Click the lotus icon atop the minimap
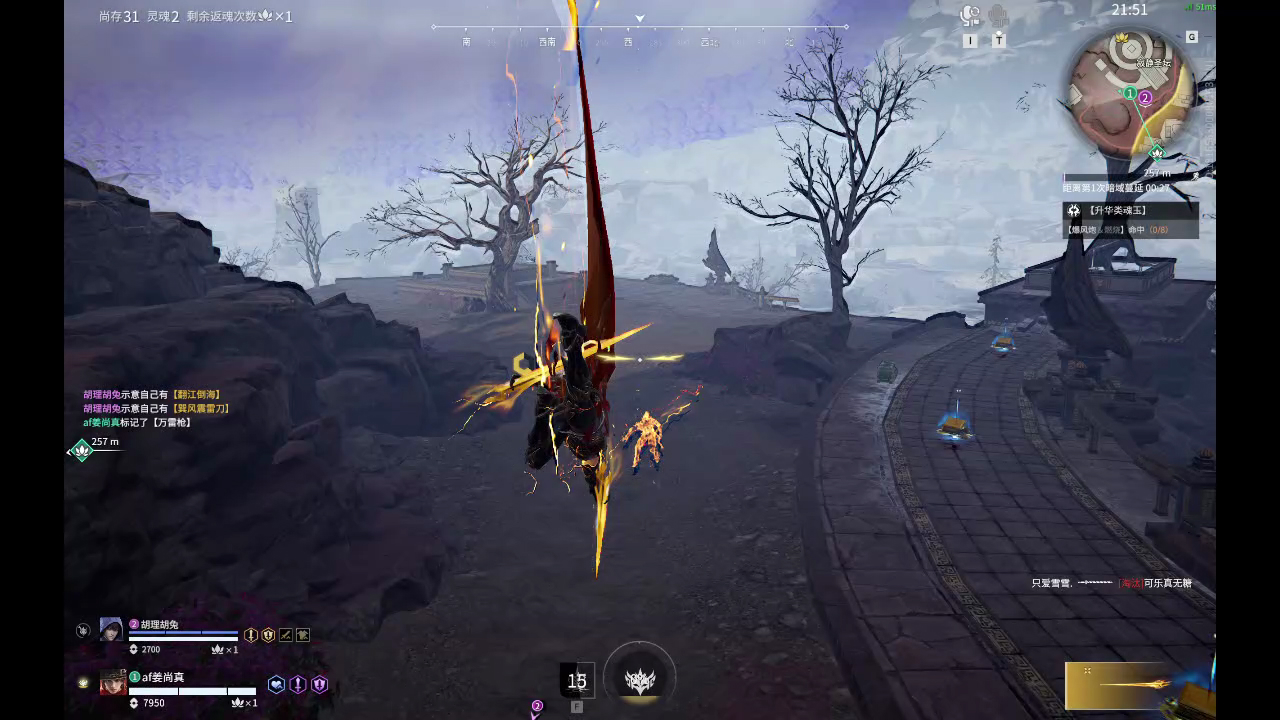 [1121, 38]
